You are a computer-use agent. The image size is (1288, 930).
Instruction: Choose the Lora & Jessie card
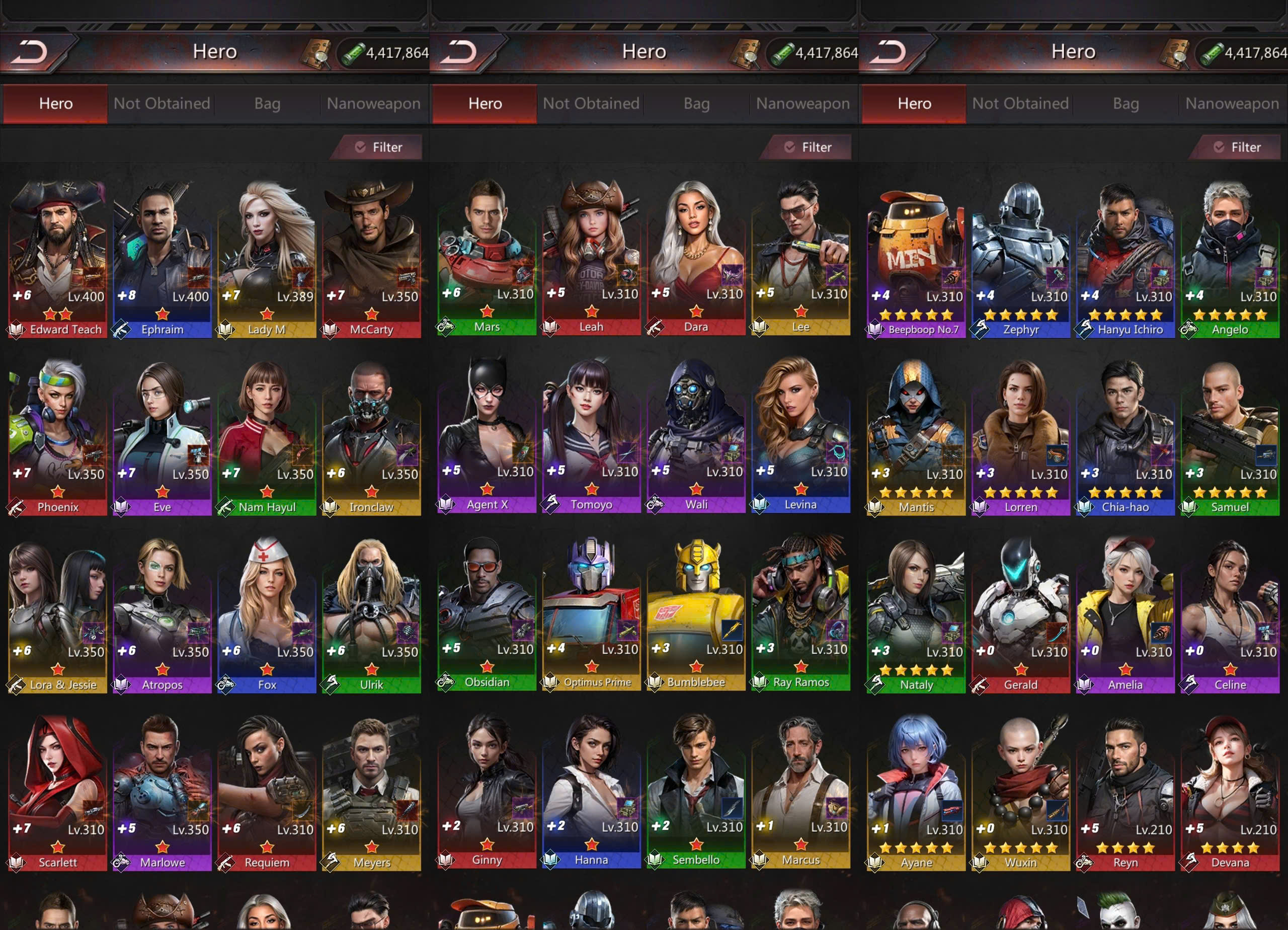(x=57, y=614)
